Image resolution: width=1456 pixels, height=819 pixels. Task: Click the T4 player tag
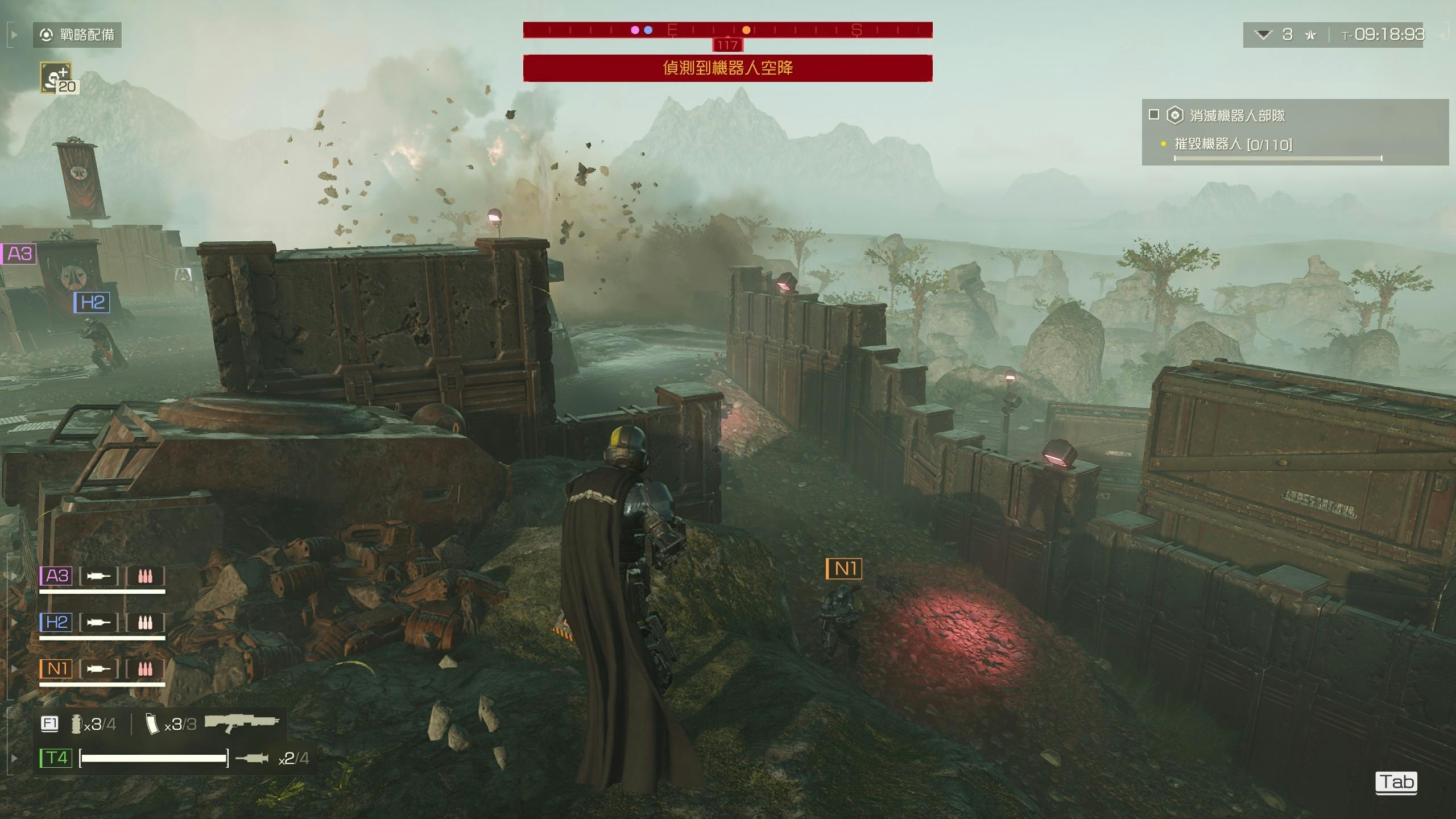coord(56,758)
